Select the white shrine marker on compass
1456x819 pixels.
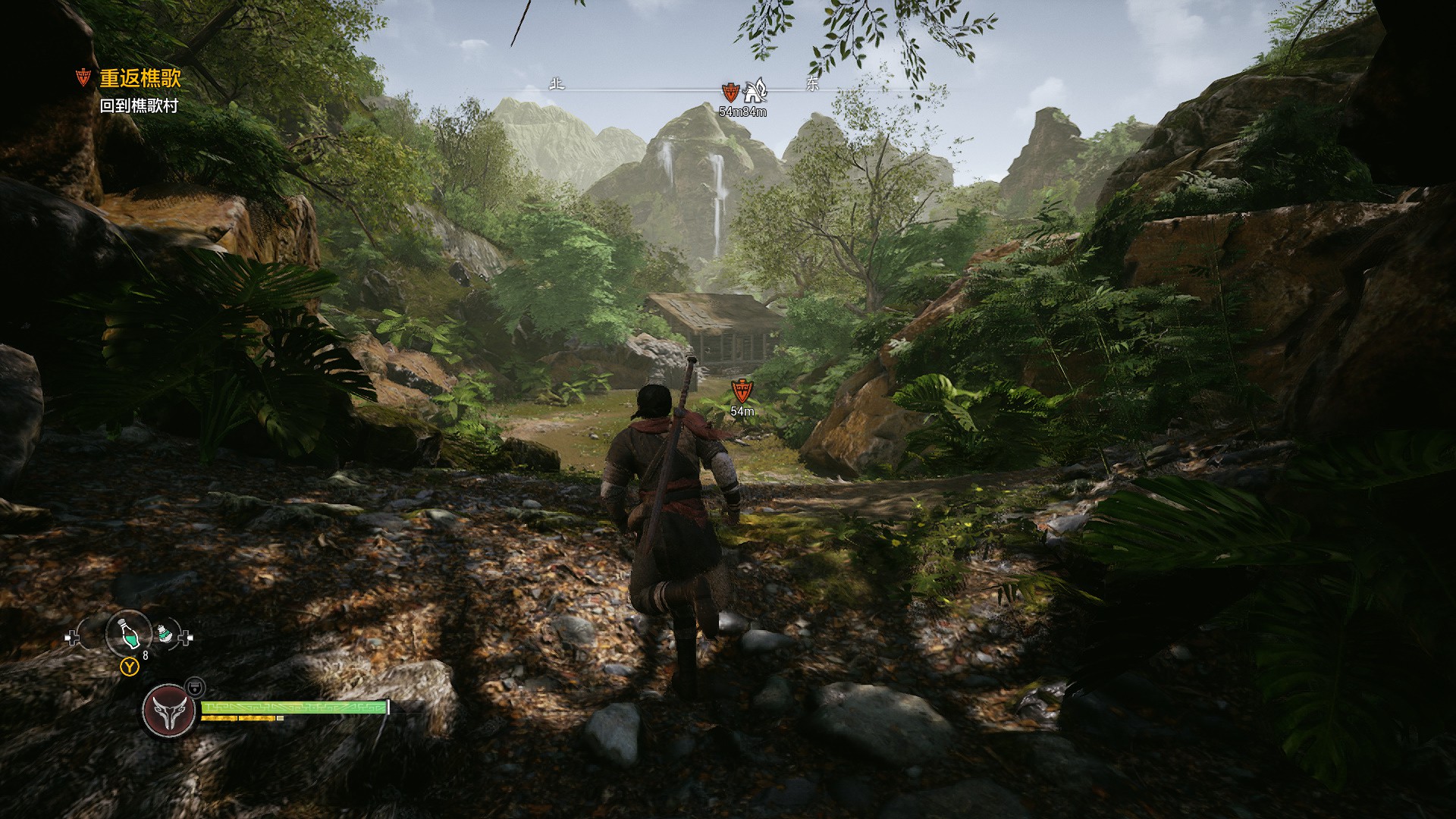click(x=755, y=91)
